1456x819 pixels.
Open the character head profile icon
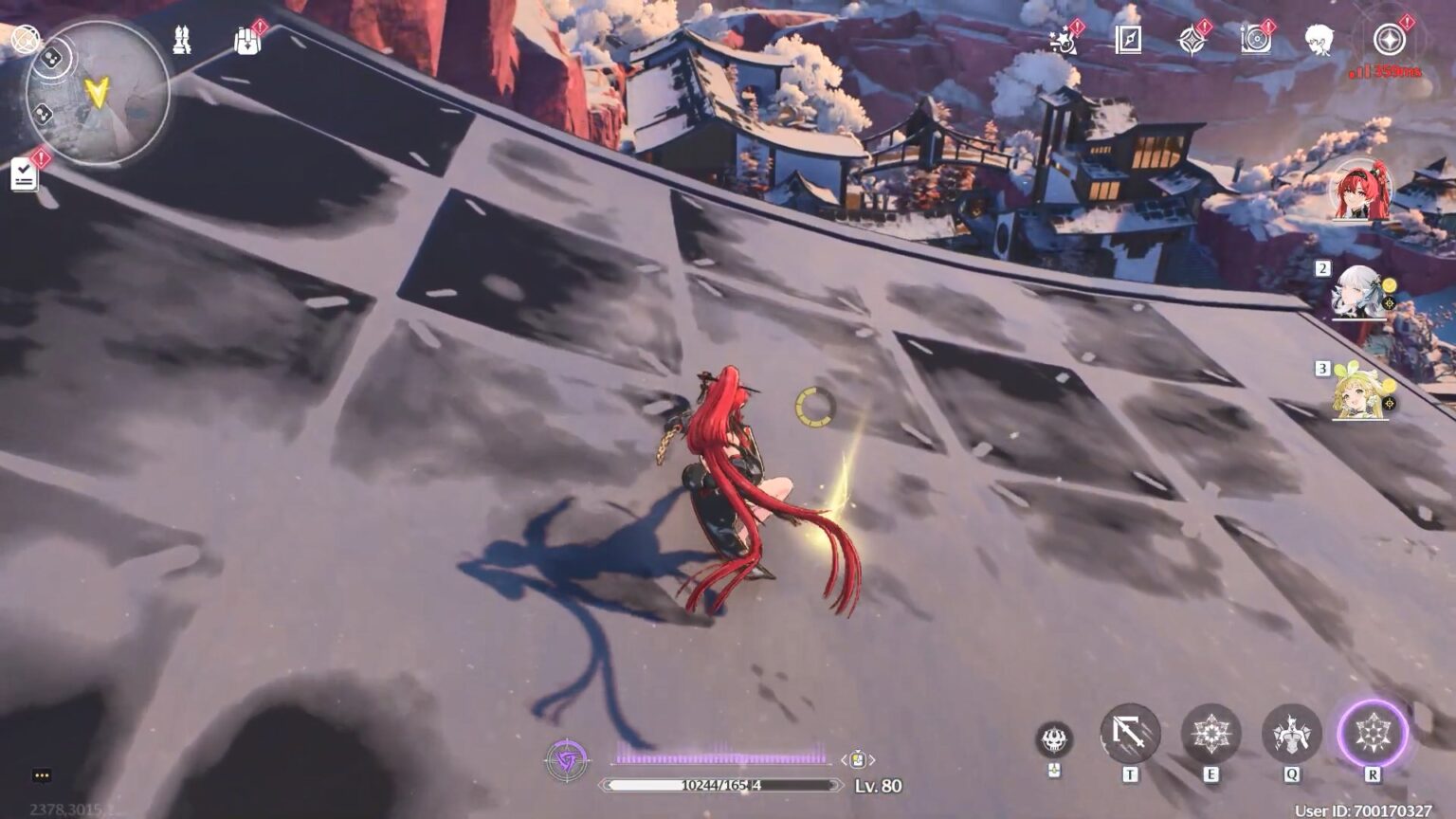pos(1319,40)
